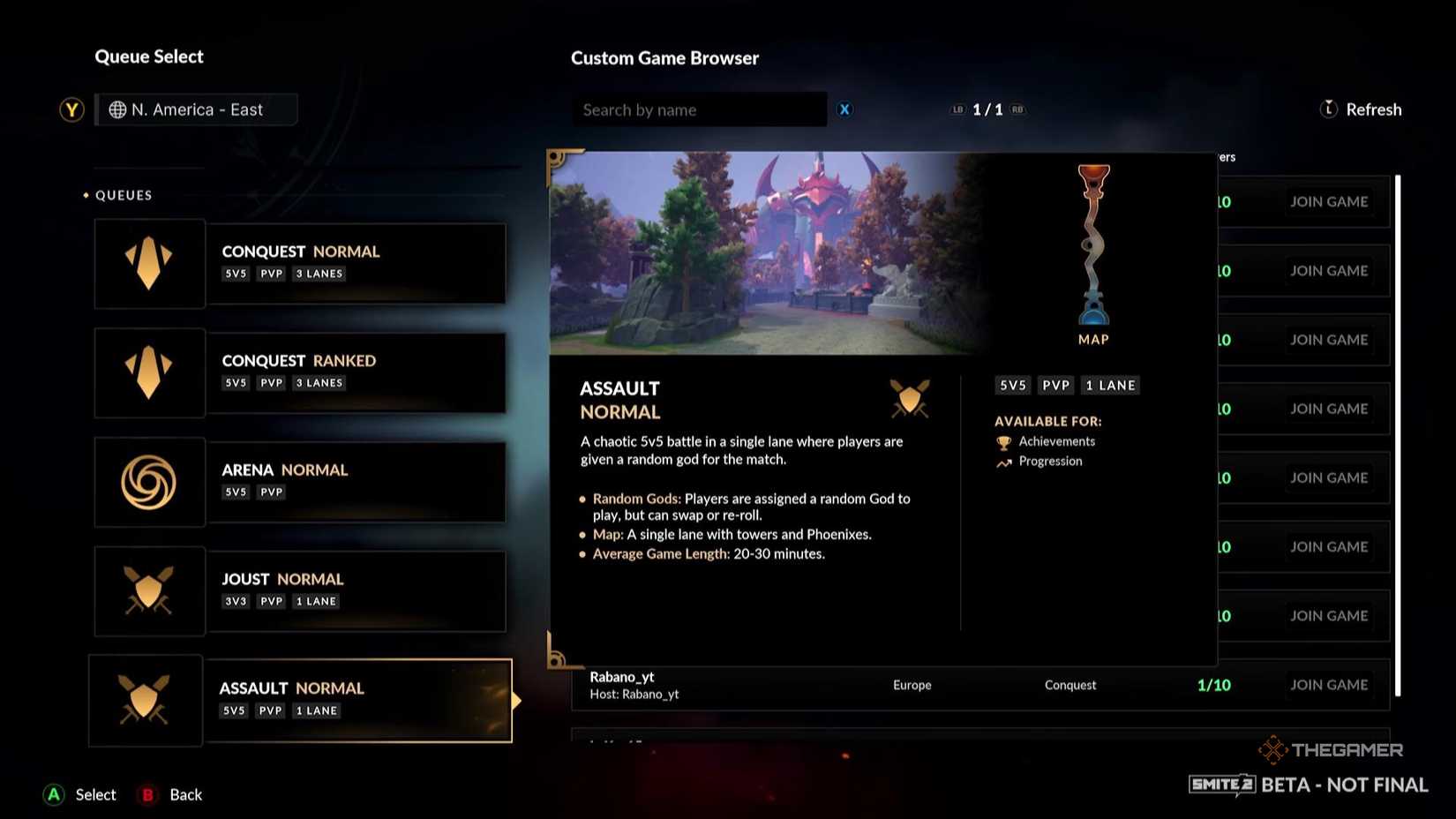Click the Achievements trophy icon
Screen dimensions: 1456x819
pyautogui.click(x=1003, y=441)
